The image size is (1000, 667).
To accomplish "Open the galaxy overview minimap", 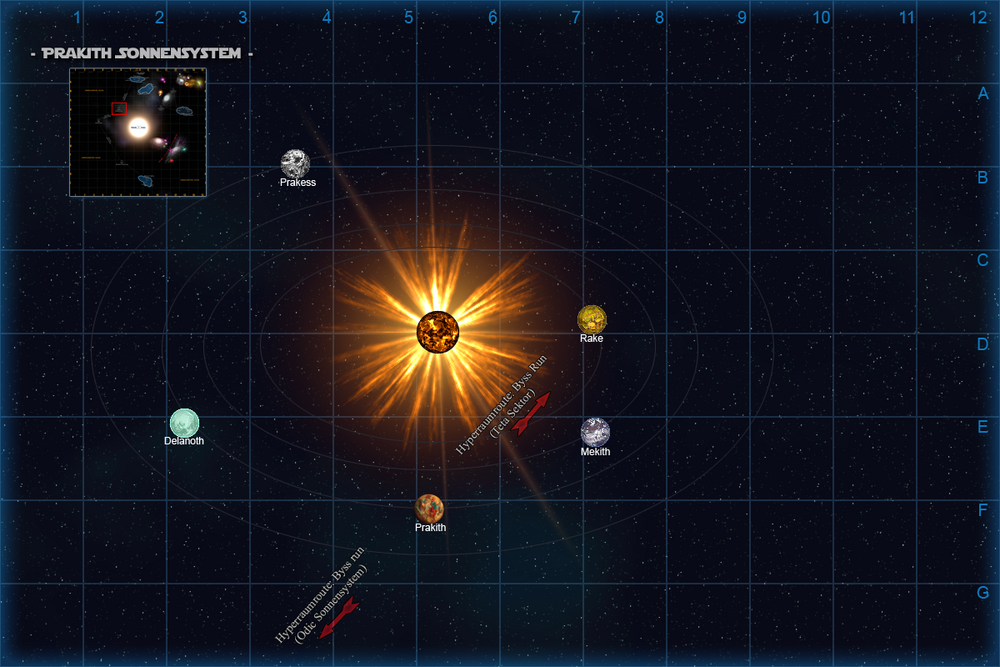I will click(x=138, y=132).
